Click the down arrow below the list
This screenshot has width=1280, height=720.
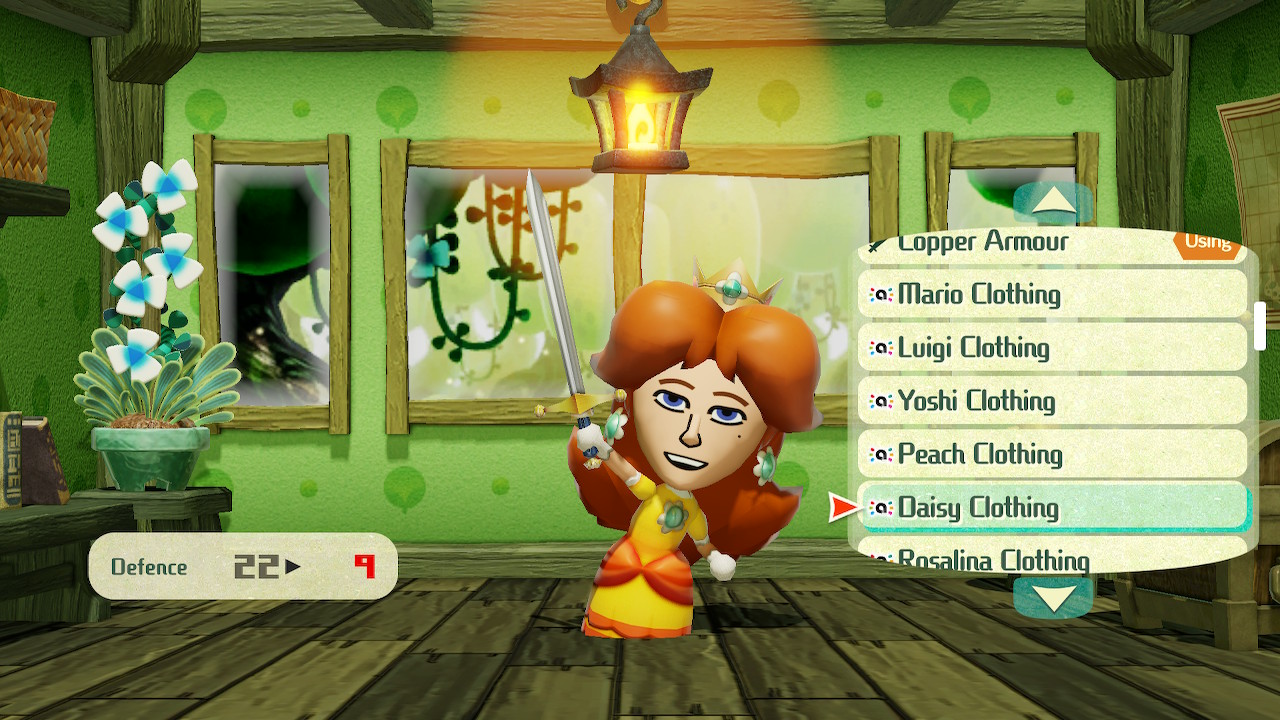[1052, 597]
